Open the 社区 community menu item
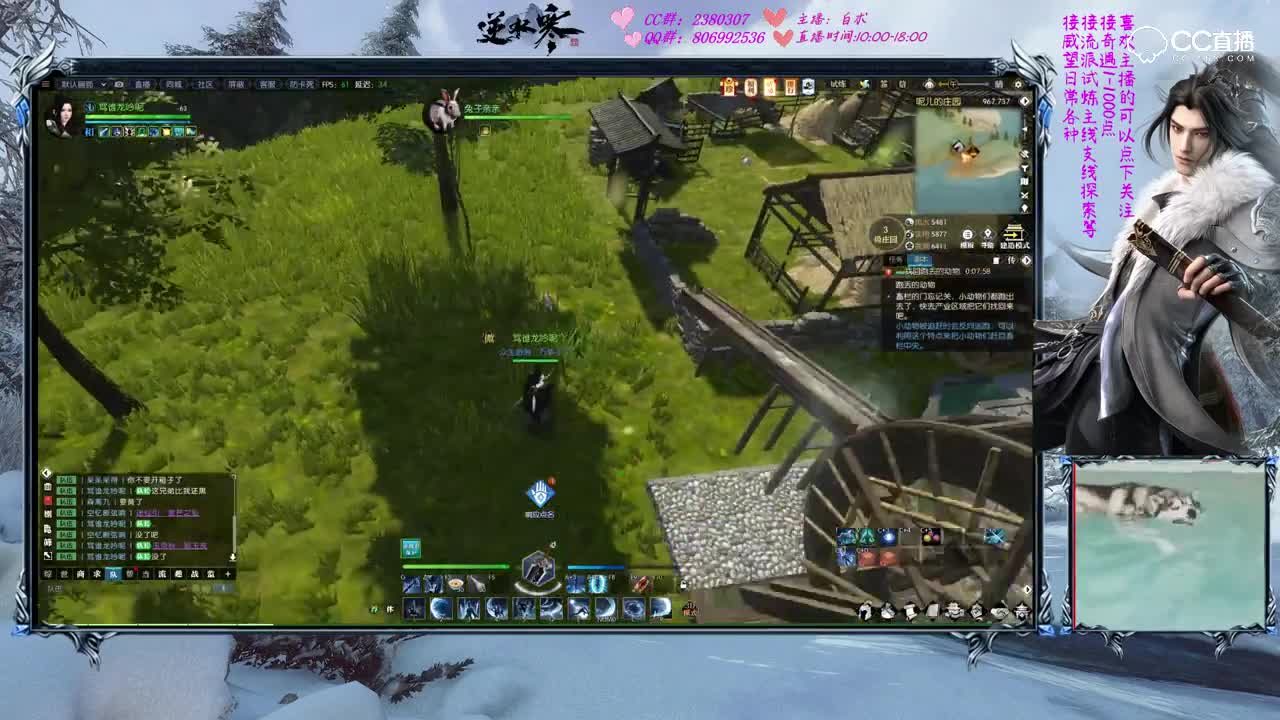The height and width of the screenshot is (720, 1280). coord(205,84)
